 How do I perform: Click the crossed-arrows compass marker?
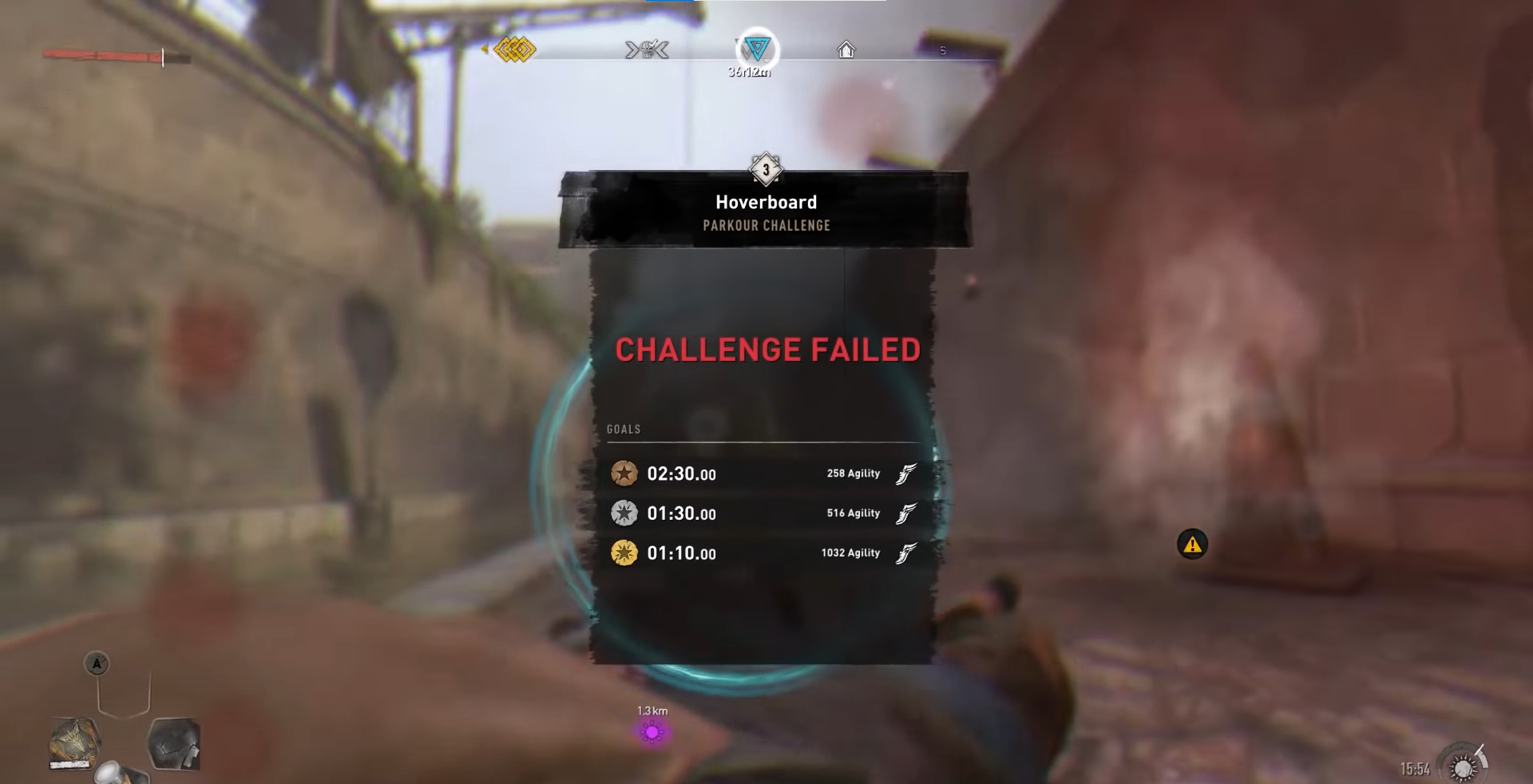[647, 50]
